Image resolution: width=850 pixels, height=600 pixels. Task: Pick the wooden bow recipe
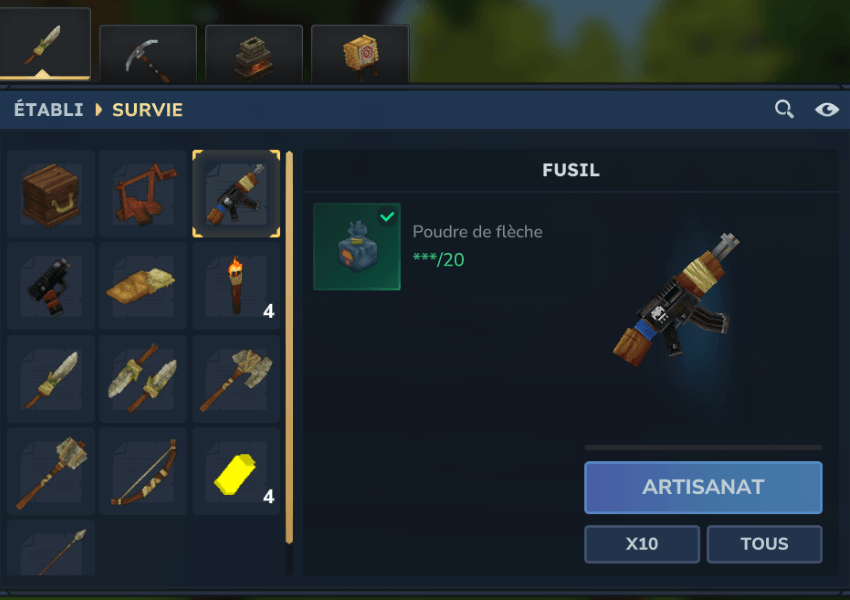coord(143,471)
